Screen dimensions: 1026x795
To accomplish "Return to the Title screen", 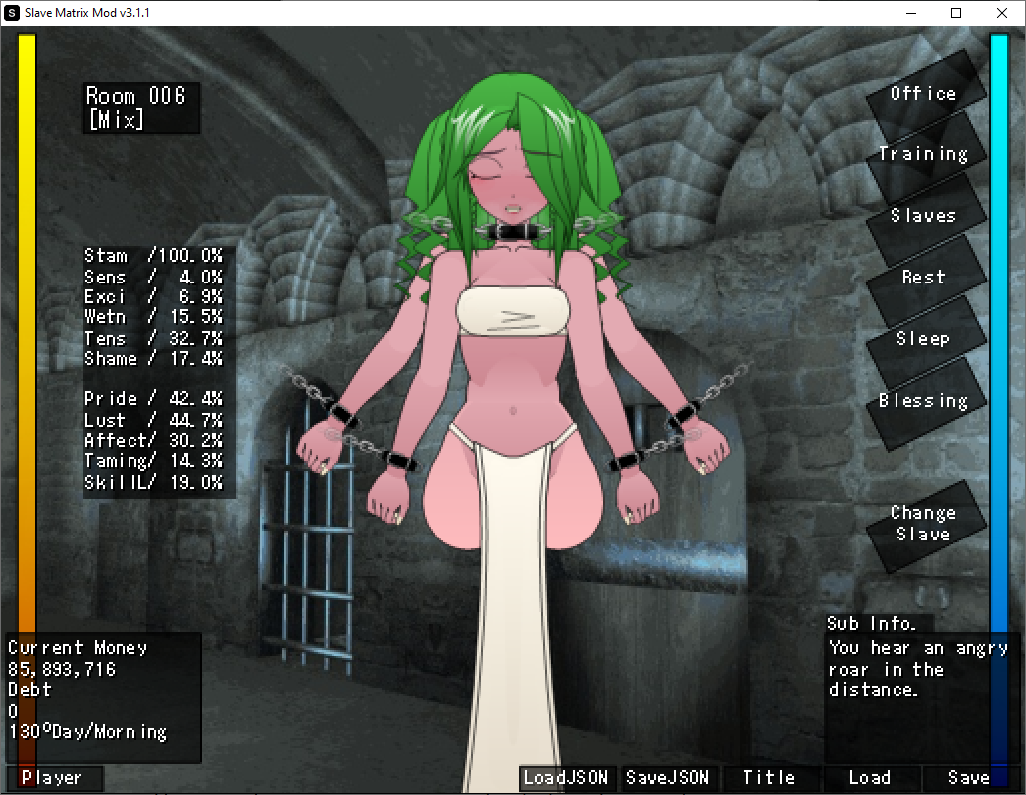I will pyautogui.click(x=768, y=778).
